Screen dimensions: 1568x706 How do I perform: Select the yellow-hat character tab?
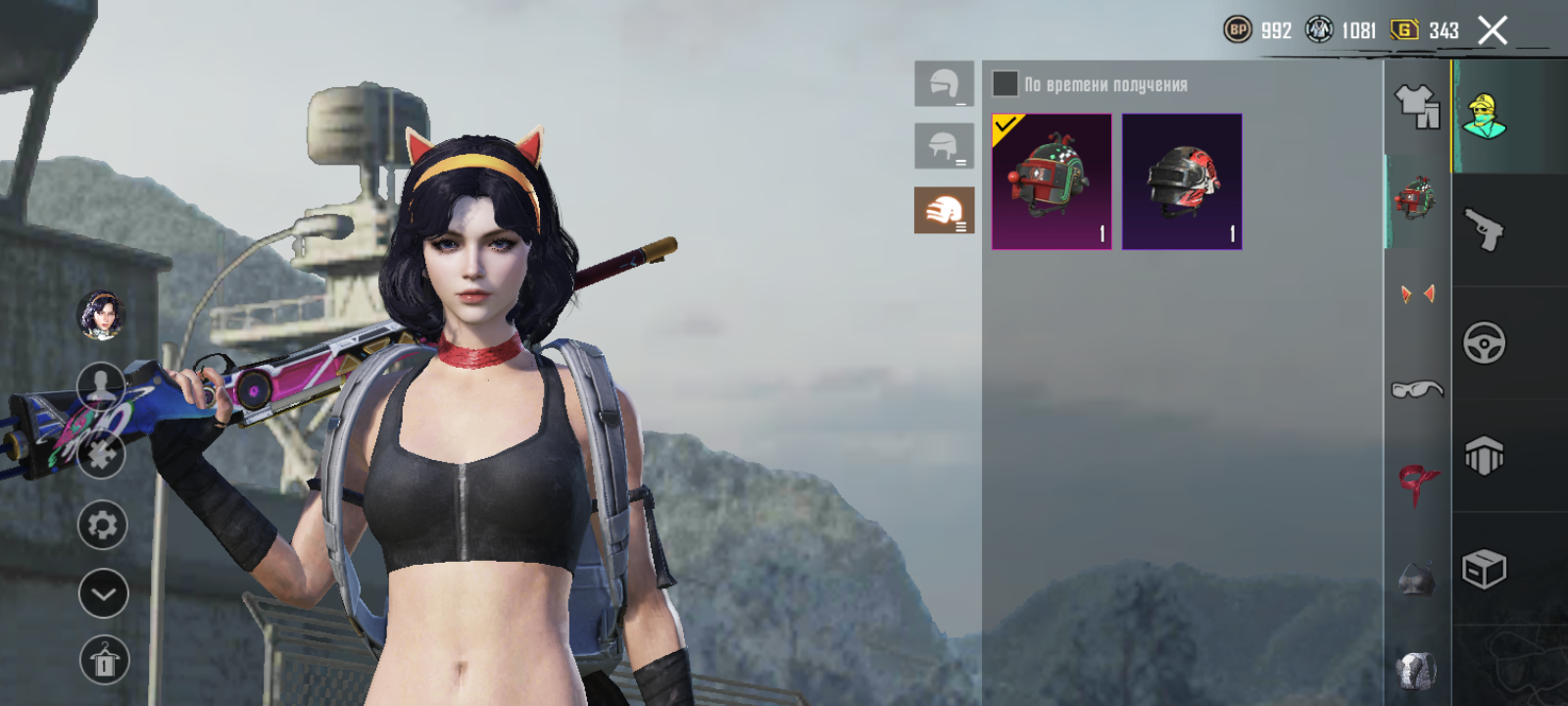(1484, 117)
